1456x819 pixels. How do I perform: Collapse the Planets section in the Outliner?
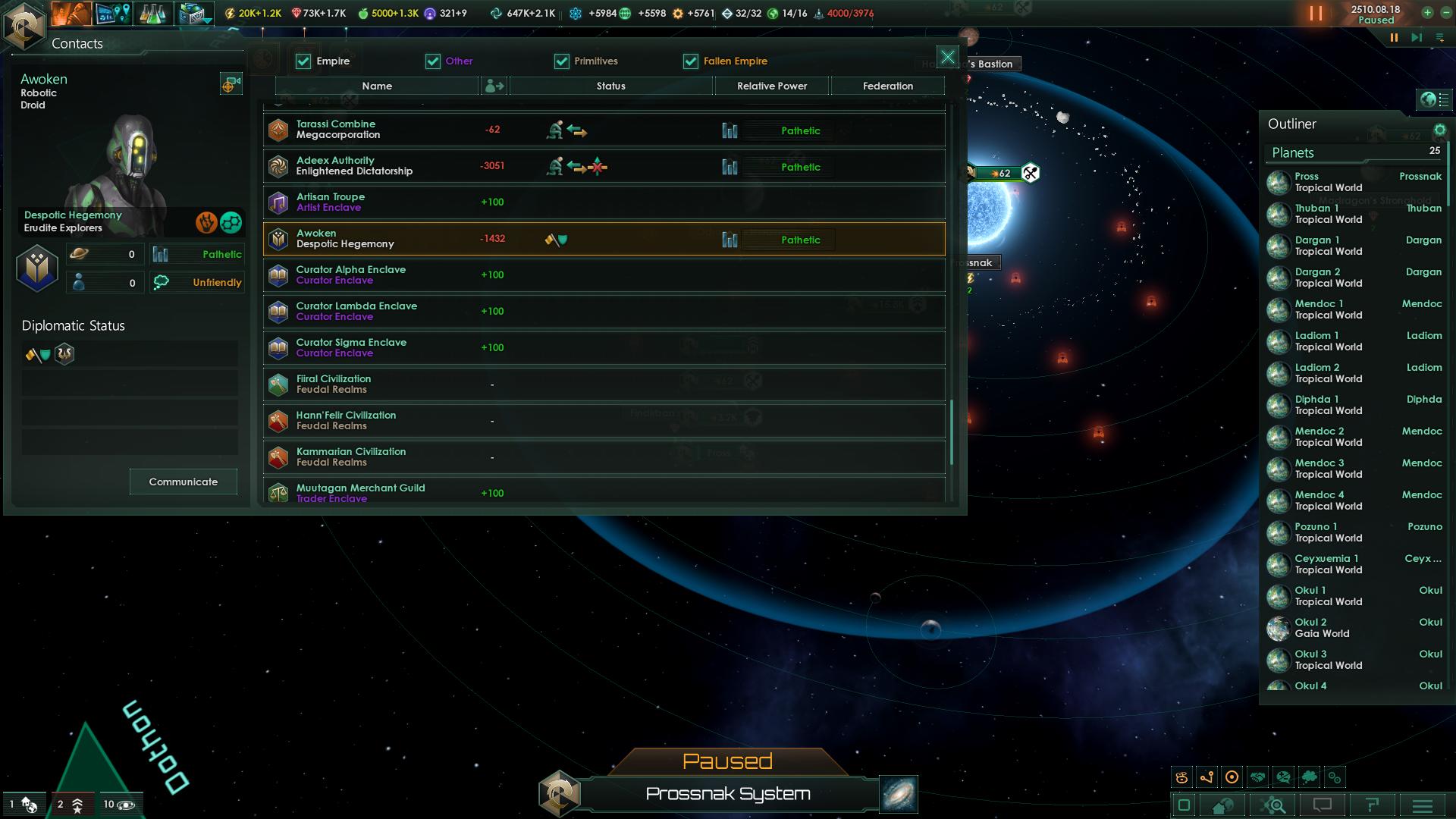click(x=1292, y=152)
